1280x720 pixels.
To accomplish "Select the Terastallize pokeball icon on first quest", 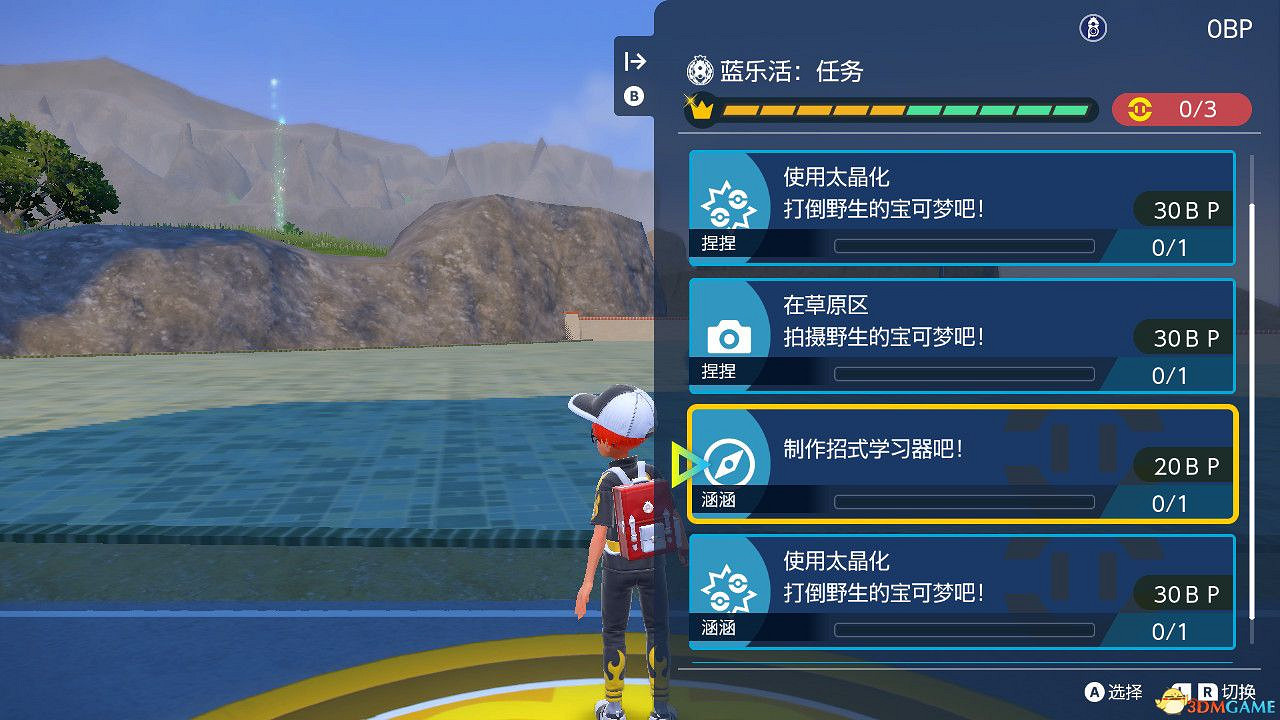I will [731, 204].
